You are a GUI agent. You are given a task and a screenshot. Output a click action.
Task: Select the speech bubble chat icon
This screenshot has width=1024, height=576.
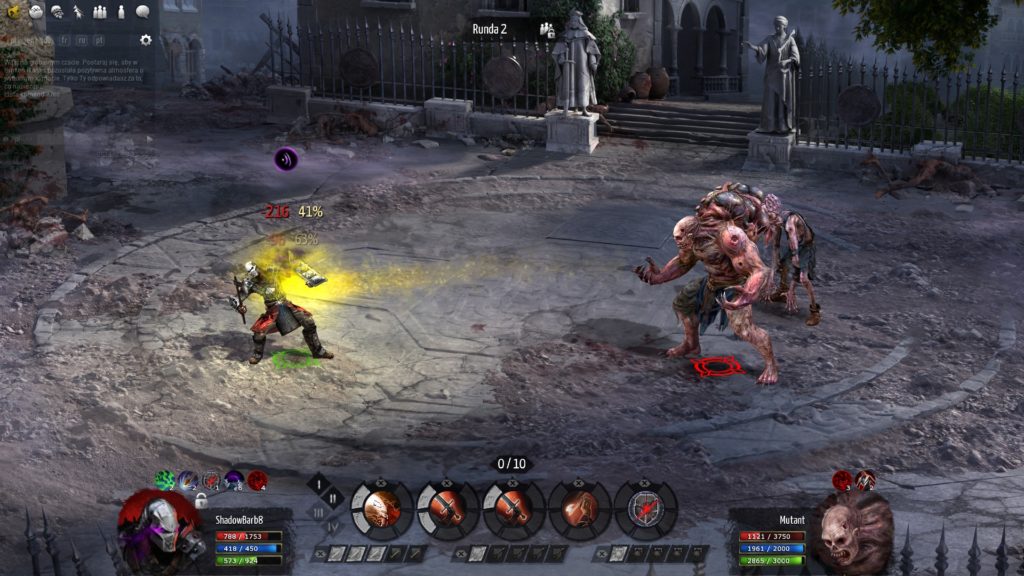point(142,12)
